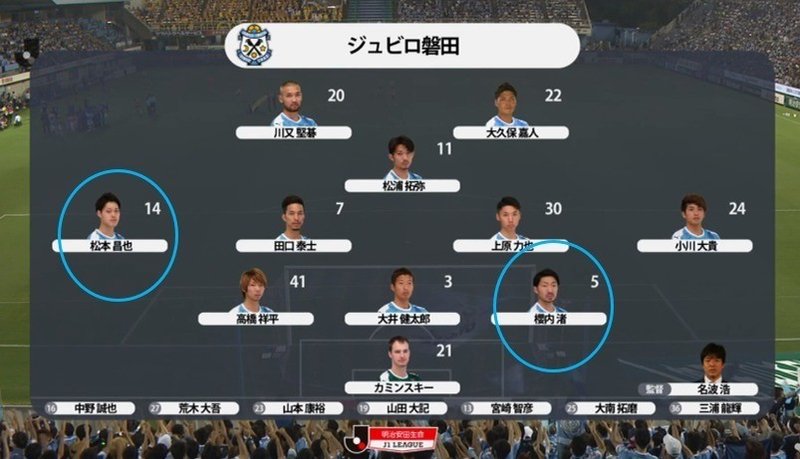The height and width of the screenshot is (459, 800).
Task: Choose number 24 小川 大貴
Action: (x=695, y=244)
